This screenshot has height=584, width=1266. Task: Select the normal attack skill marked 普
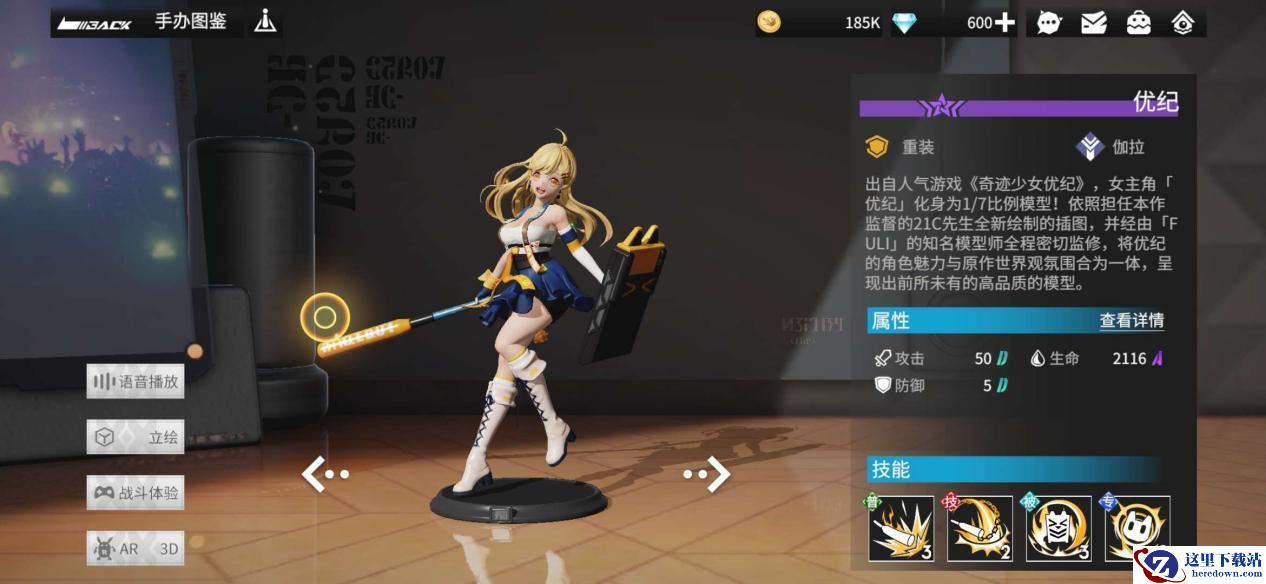coord(900,528)
